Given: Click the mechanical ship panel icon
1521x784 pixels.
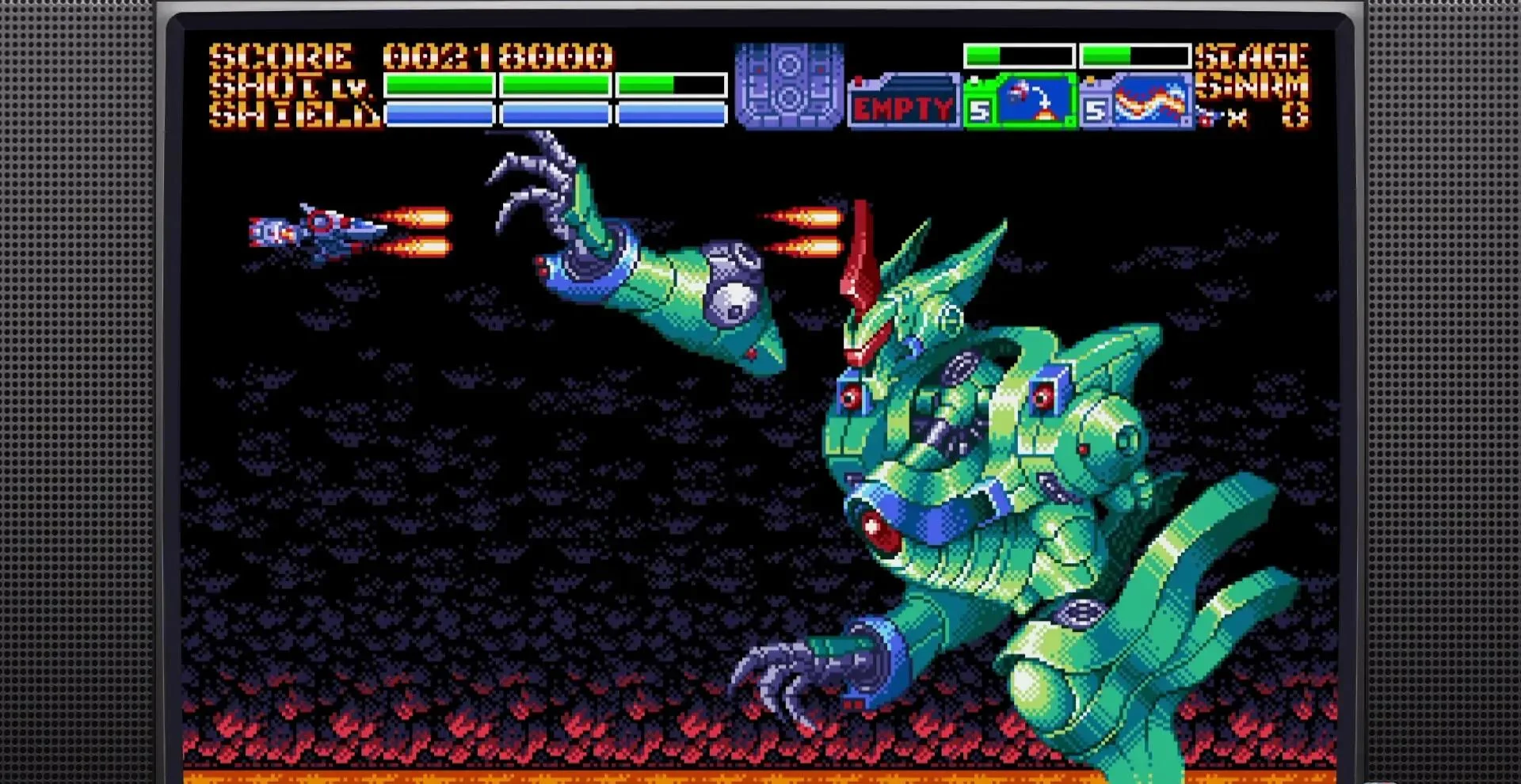Looking at the screenshot, I should tap(789, 86).
